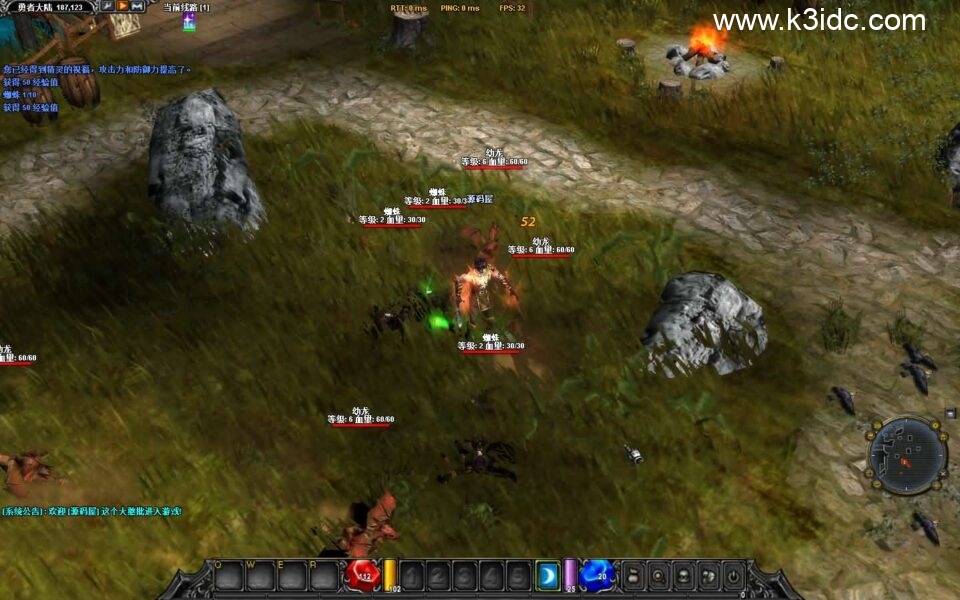This screenshot has height=600, width=960.
Task: Click the magnifier icon on the bottom bar
Action: (x=658, y=575)
